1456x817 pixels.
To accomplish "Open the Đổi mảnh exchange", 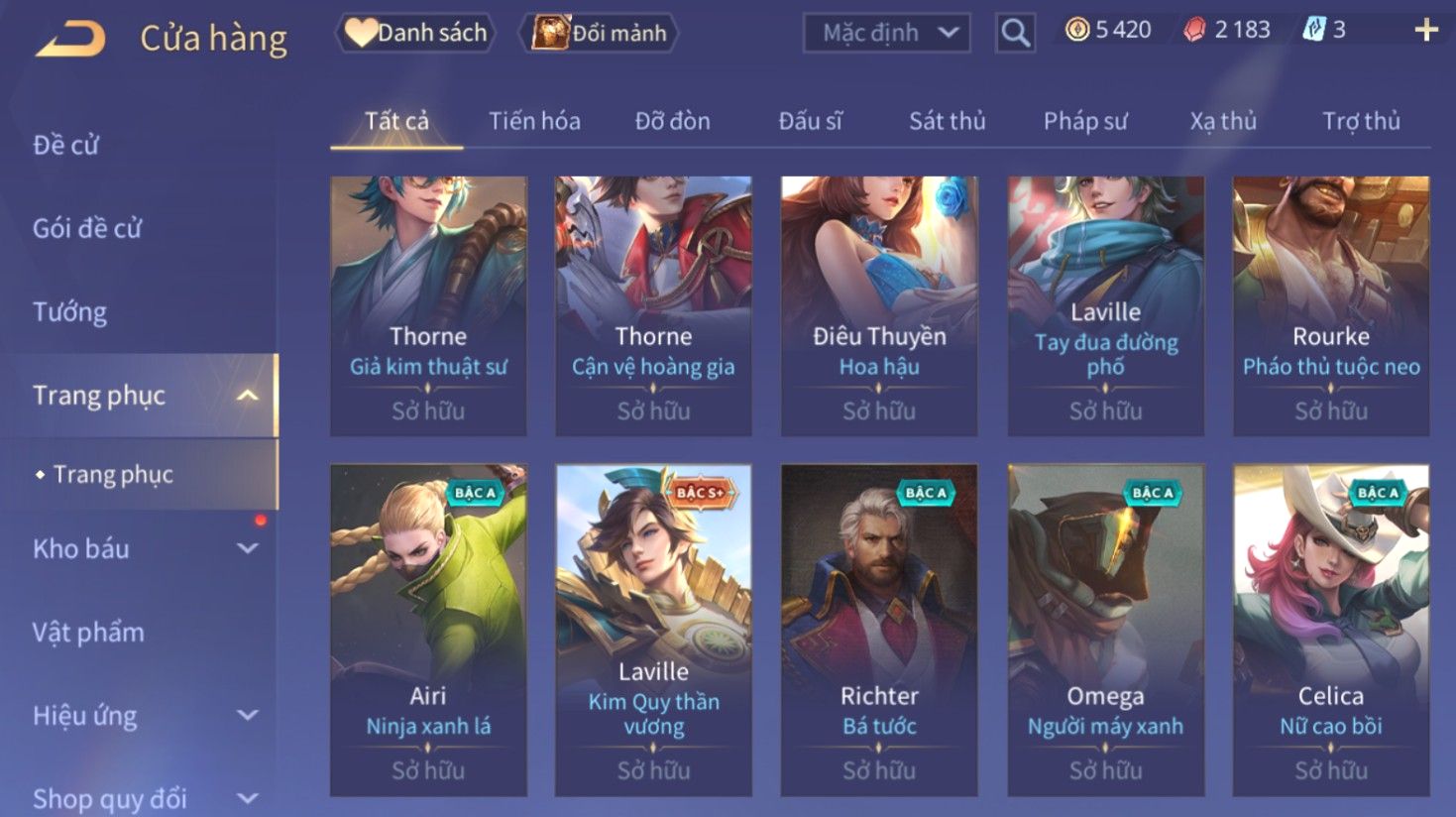I will click(x=600, y=33).
